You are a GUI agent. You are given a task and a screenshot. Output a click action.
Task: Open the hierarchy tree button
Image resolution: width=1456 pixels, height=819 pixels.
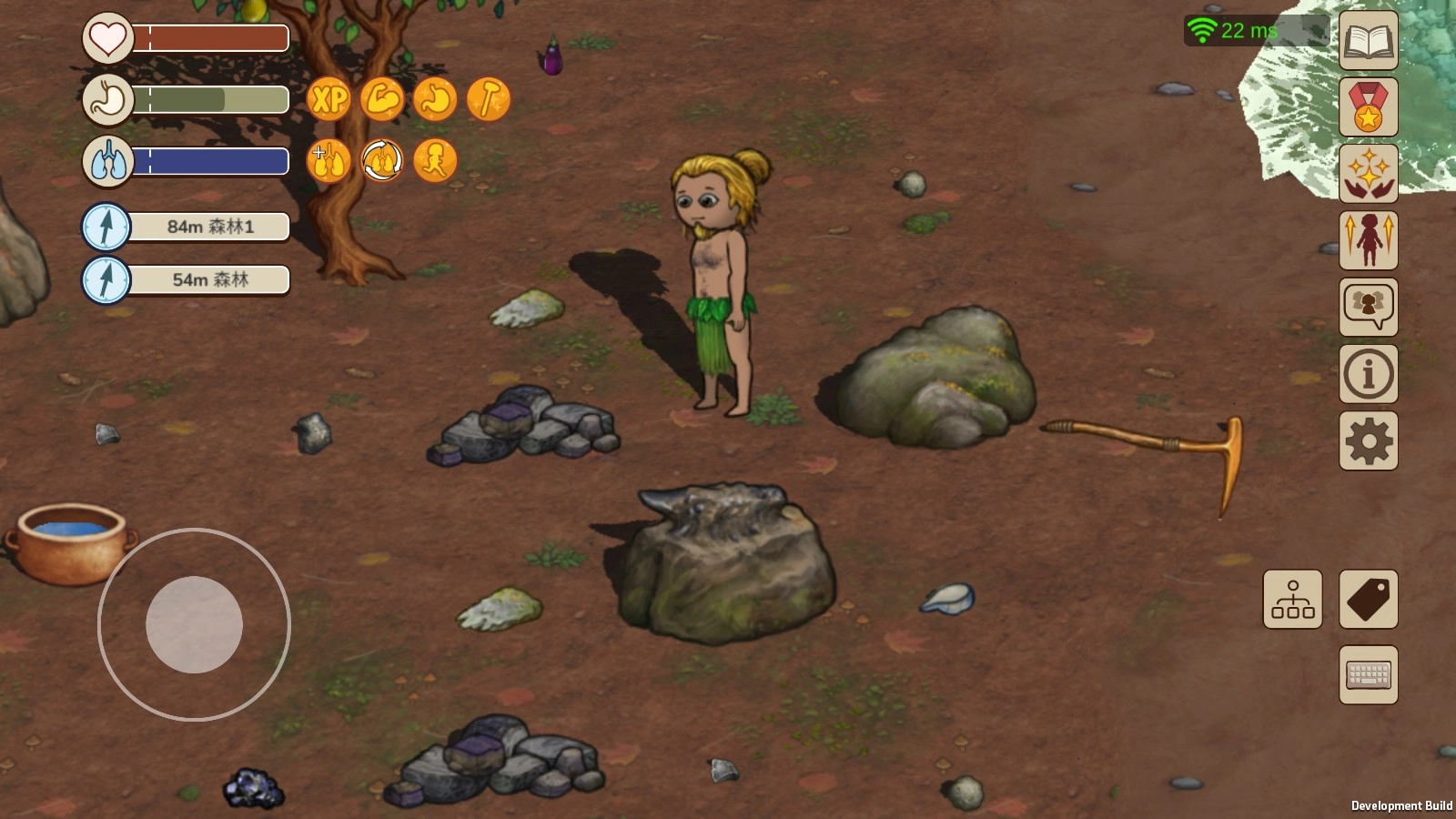coord(1292,599)
